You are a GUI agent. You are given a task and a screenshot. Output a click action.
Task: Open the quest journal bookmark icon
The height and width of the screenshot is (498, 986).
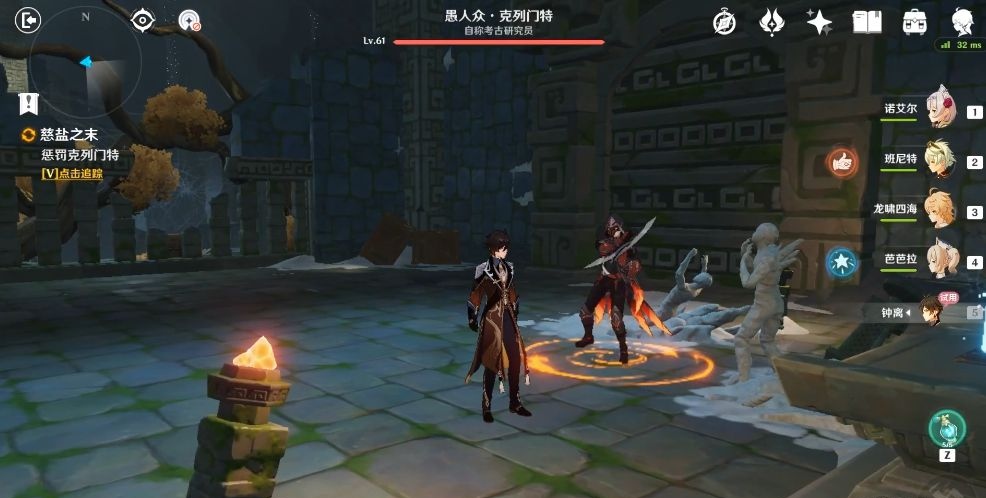29,102
